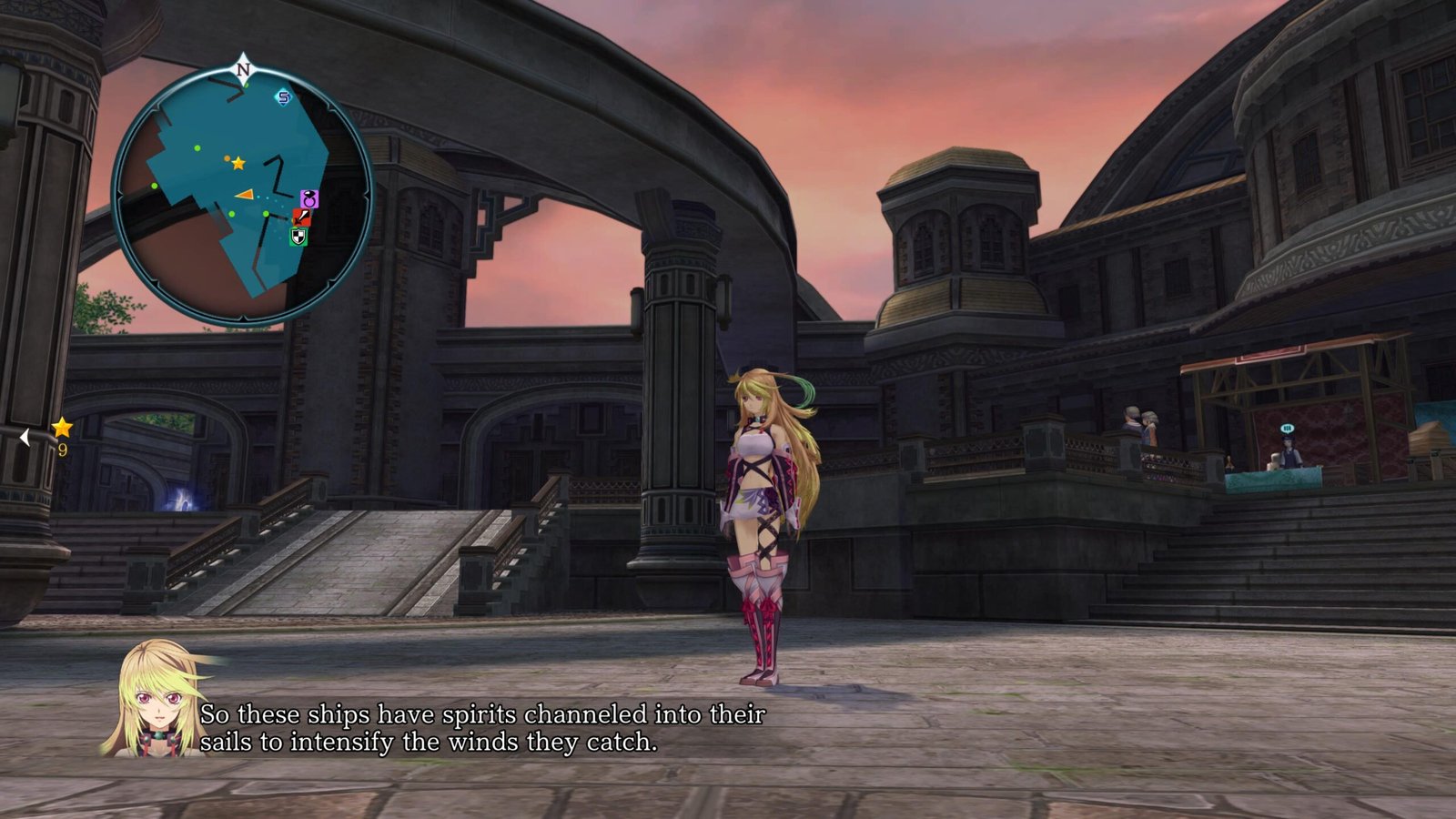Screen dimensions: 1456x819
Task: Click the green armor shop shield marker
Action: click(x=298, y=237)
